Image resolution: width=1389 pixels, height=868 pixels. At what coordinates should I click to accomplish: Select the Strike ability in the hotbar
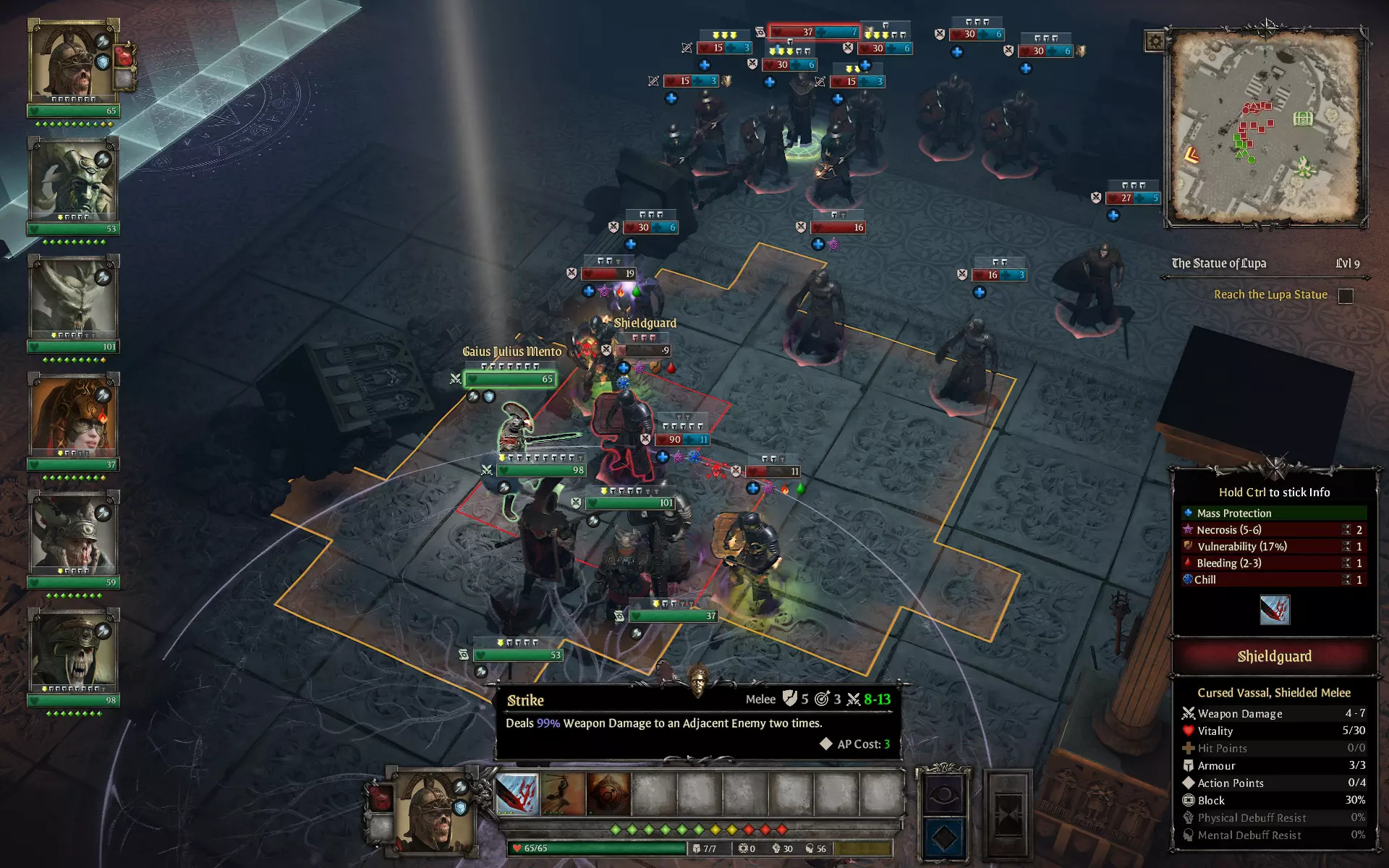[517, 794]
